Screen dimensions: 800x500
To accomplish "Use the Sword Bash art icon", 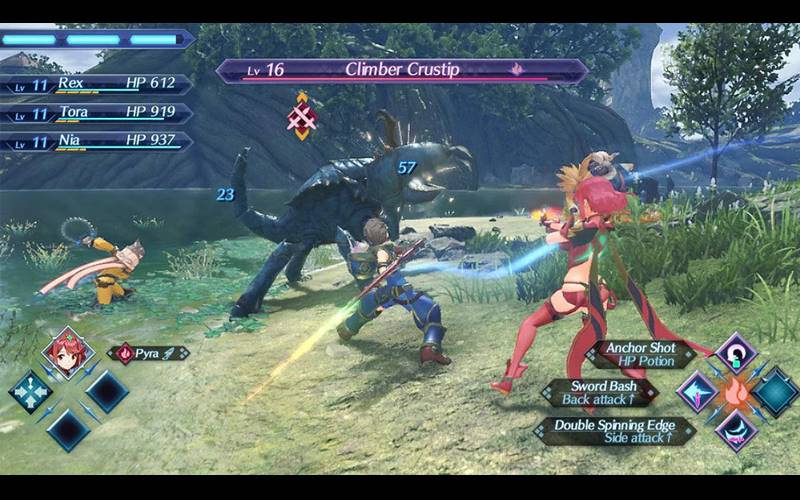I will [x=697, y=391].
